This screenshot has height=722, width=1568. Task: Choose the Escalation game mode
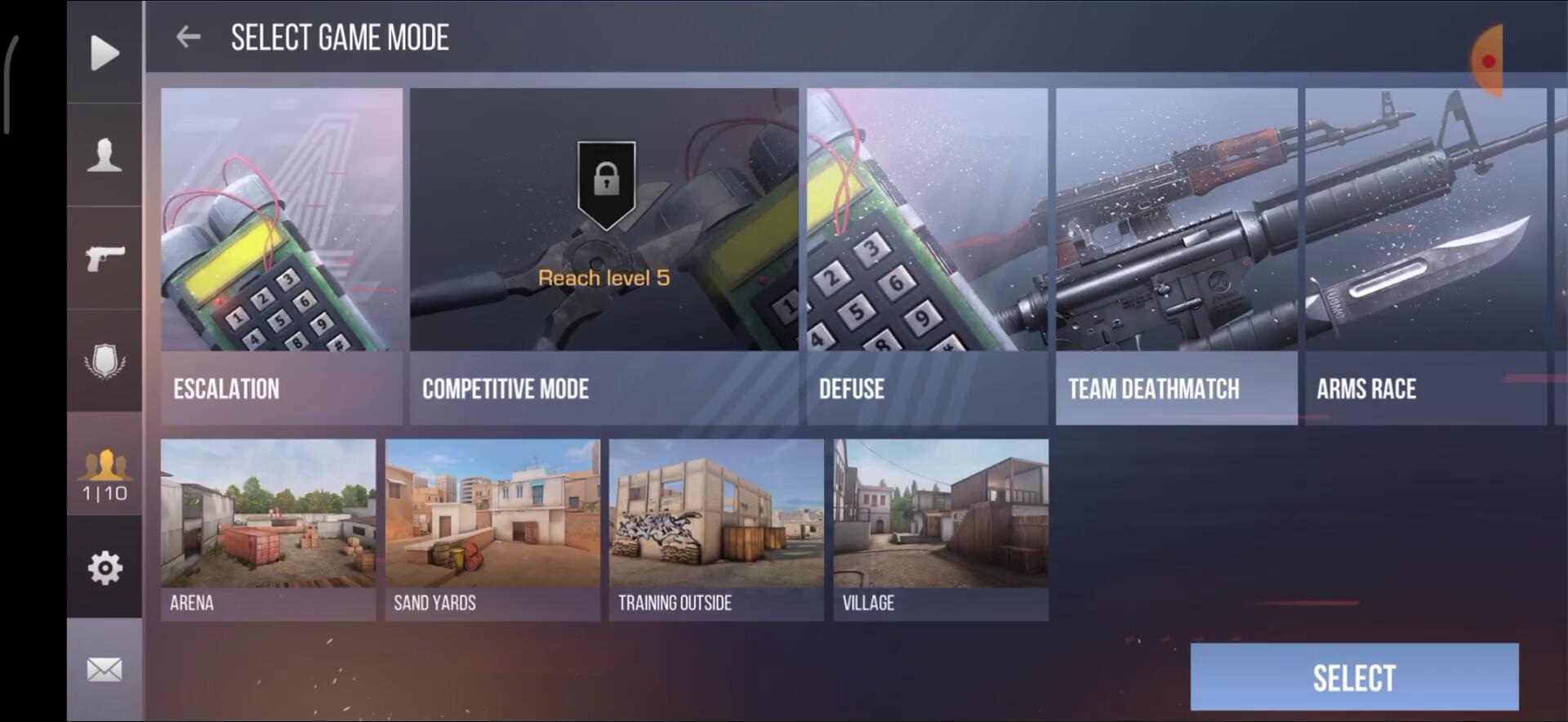pos(281,256)
